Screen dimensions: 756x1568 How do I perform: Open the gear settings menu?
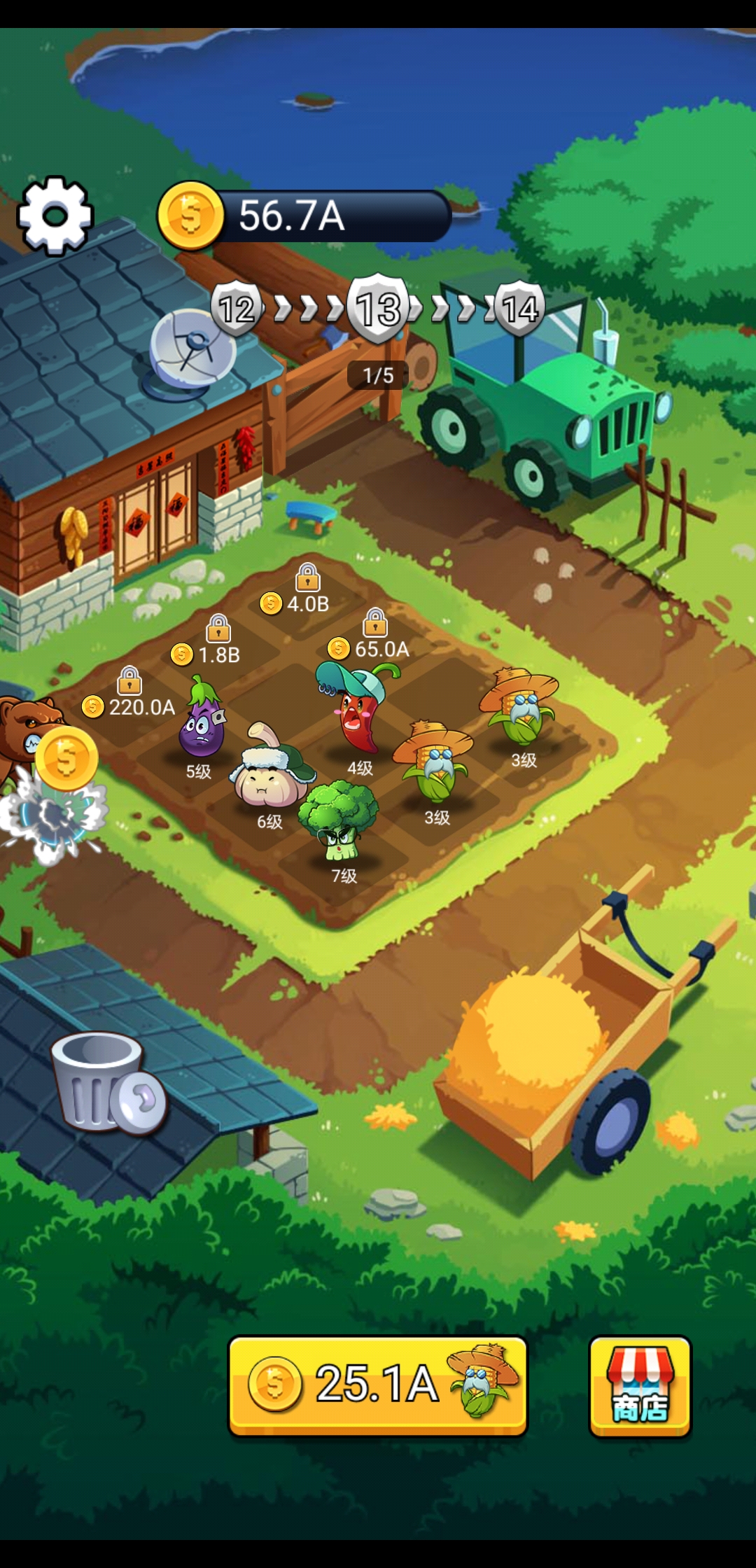(x=55, y=215)
